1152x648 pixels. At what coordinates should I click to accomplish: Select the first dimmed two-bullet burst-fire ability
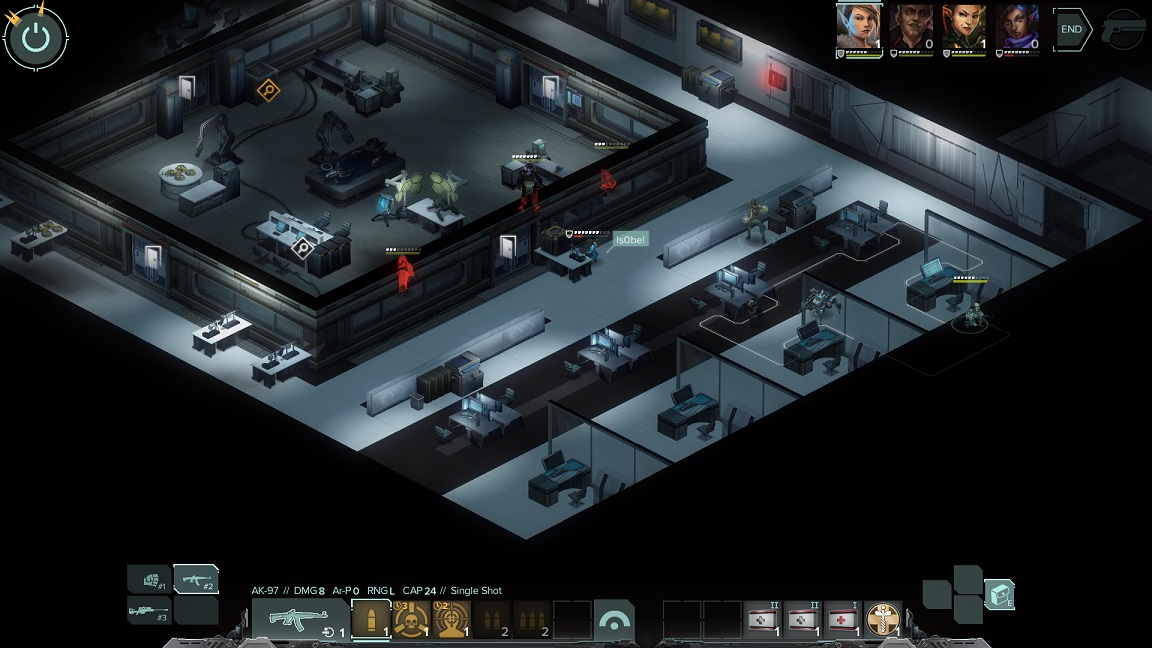click(x=491, y=619)
